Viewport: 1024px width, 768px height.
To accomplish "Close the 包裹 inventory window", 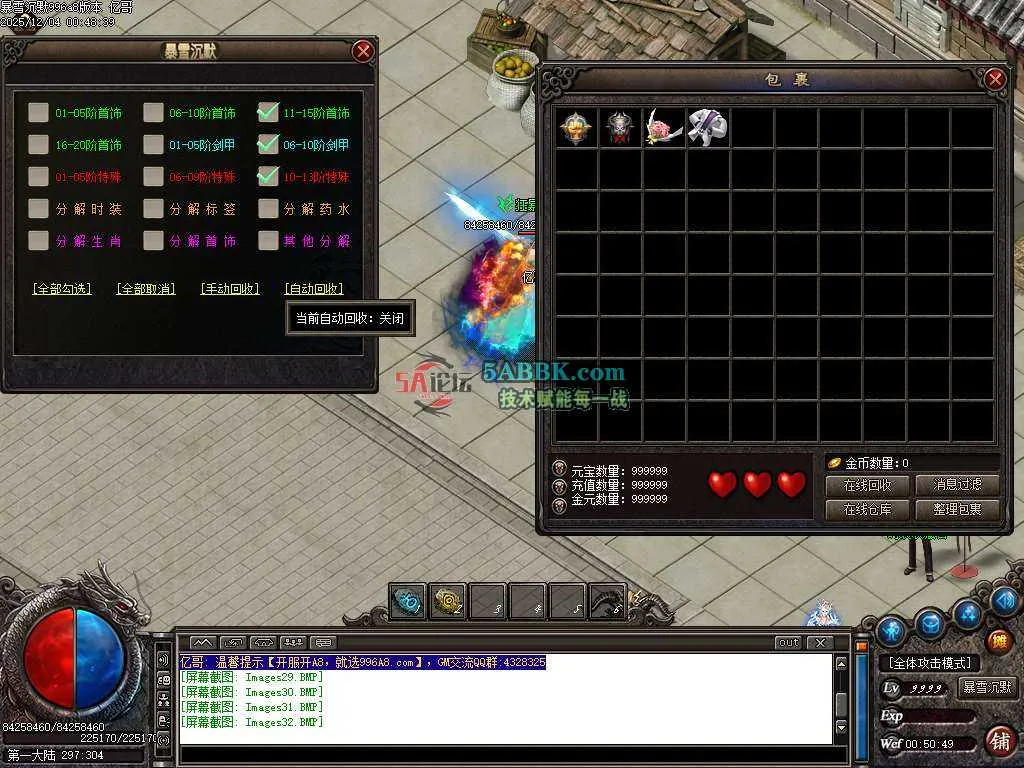I will pos(994,79).
